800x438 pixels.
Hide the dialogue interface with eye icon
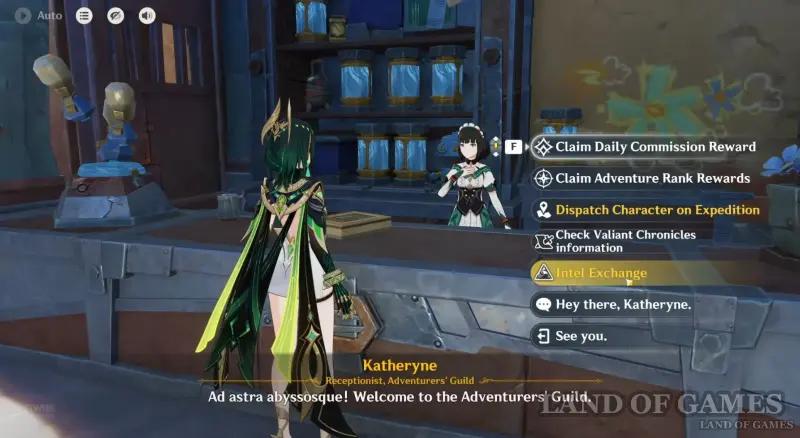click(x=116, y=16)
